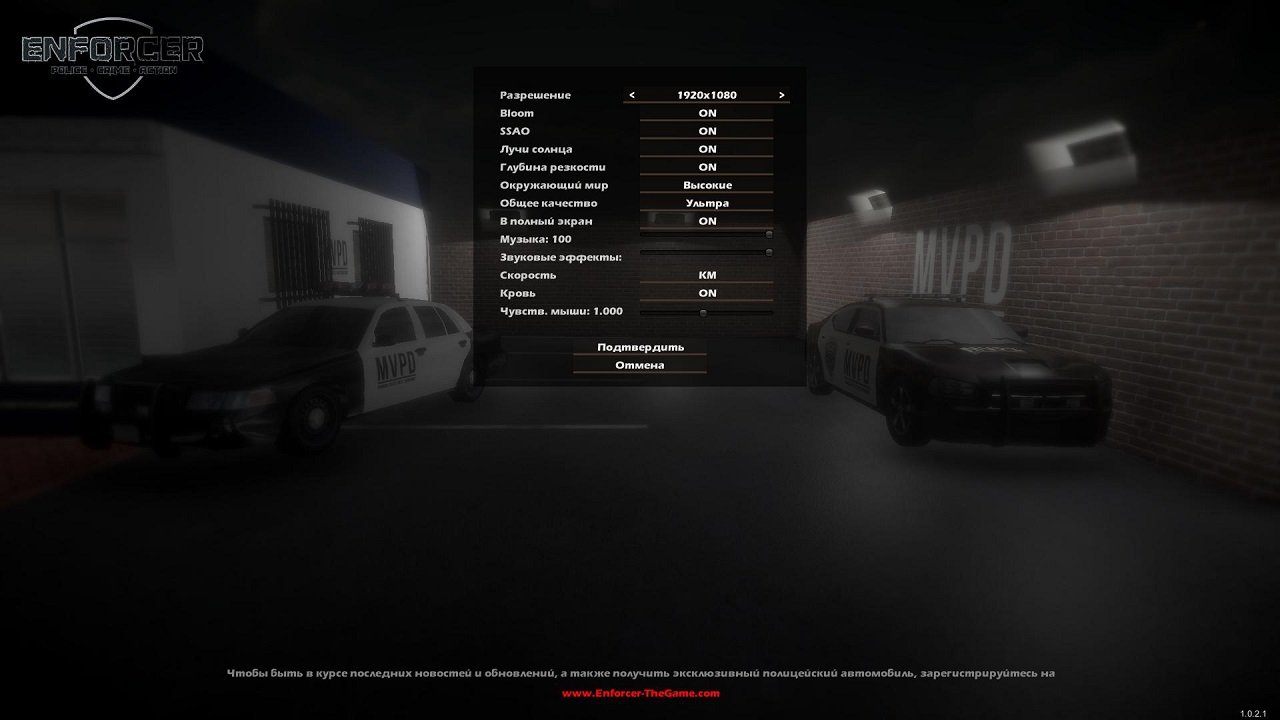
Task: Toggle Bloom off
Action: coord(706,112)
